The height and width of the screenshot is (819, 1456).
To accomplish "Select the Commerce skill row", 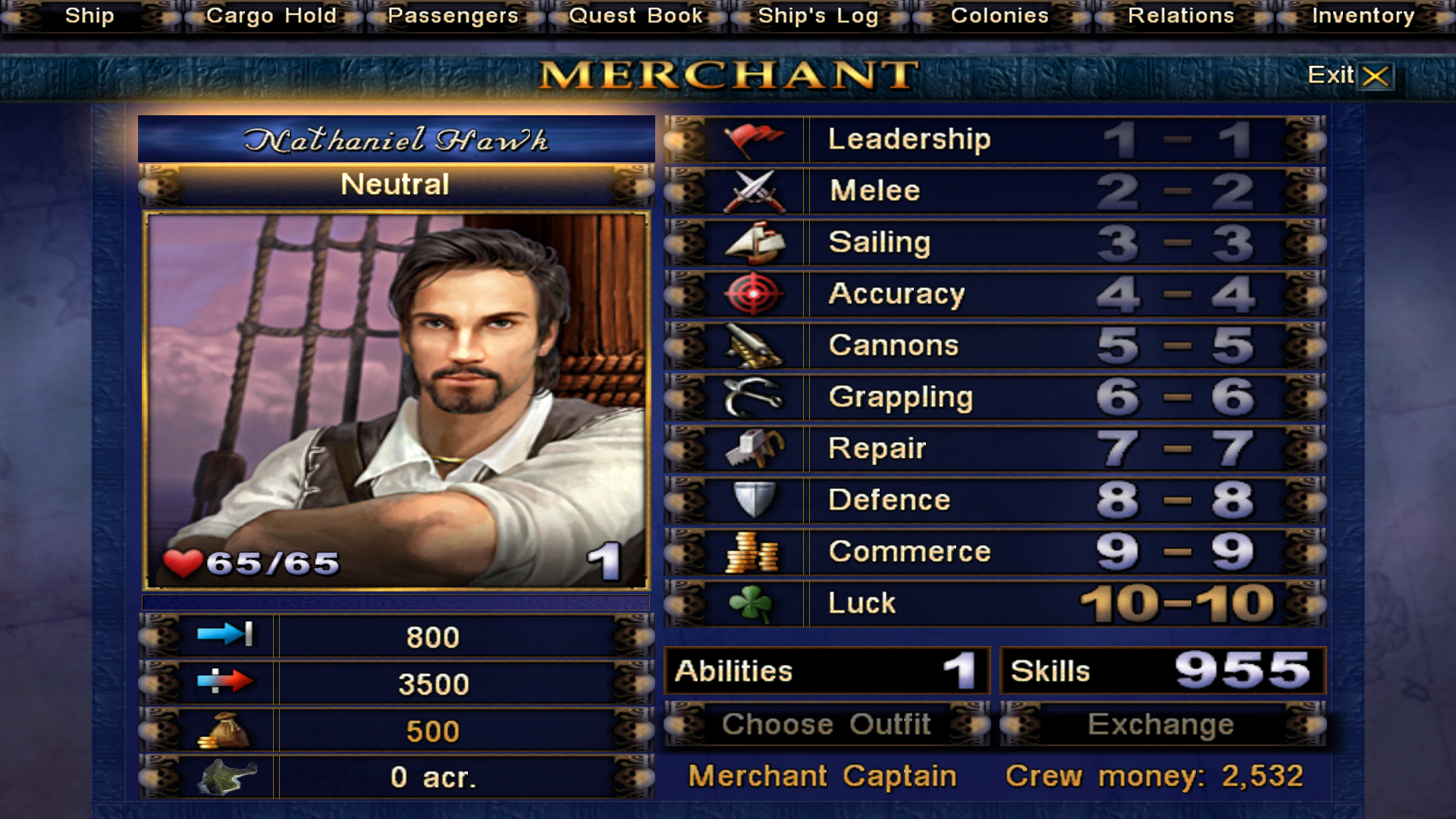I will (x=993, y=552).
